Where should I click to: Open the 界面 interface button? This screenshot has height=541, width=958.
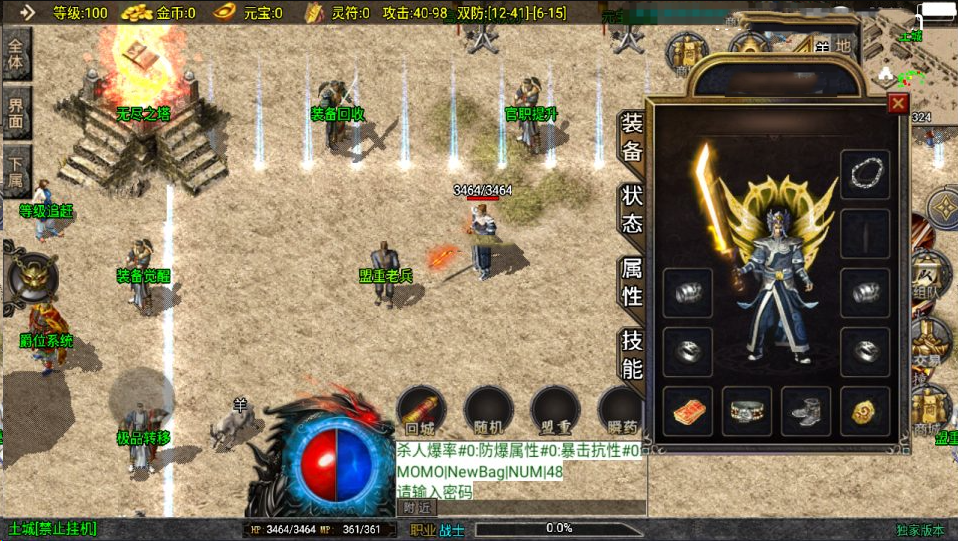[18, 112]
